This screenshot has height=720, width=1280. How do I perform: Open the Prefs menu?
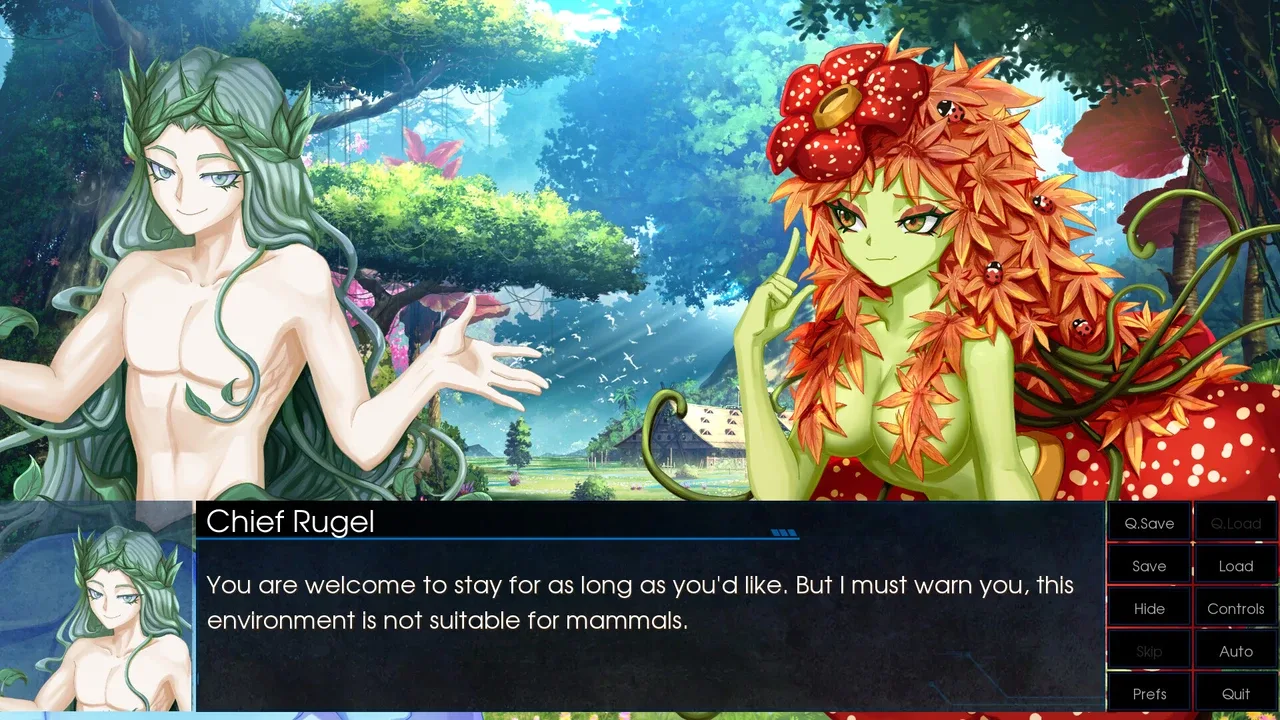tap(1149, 693)
